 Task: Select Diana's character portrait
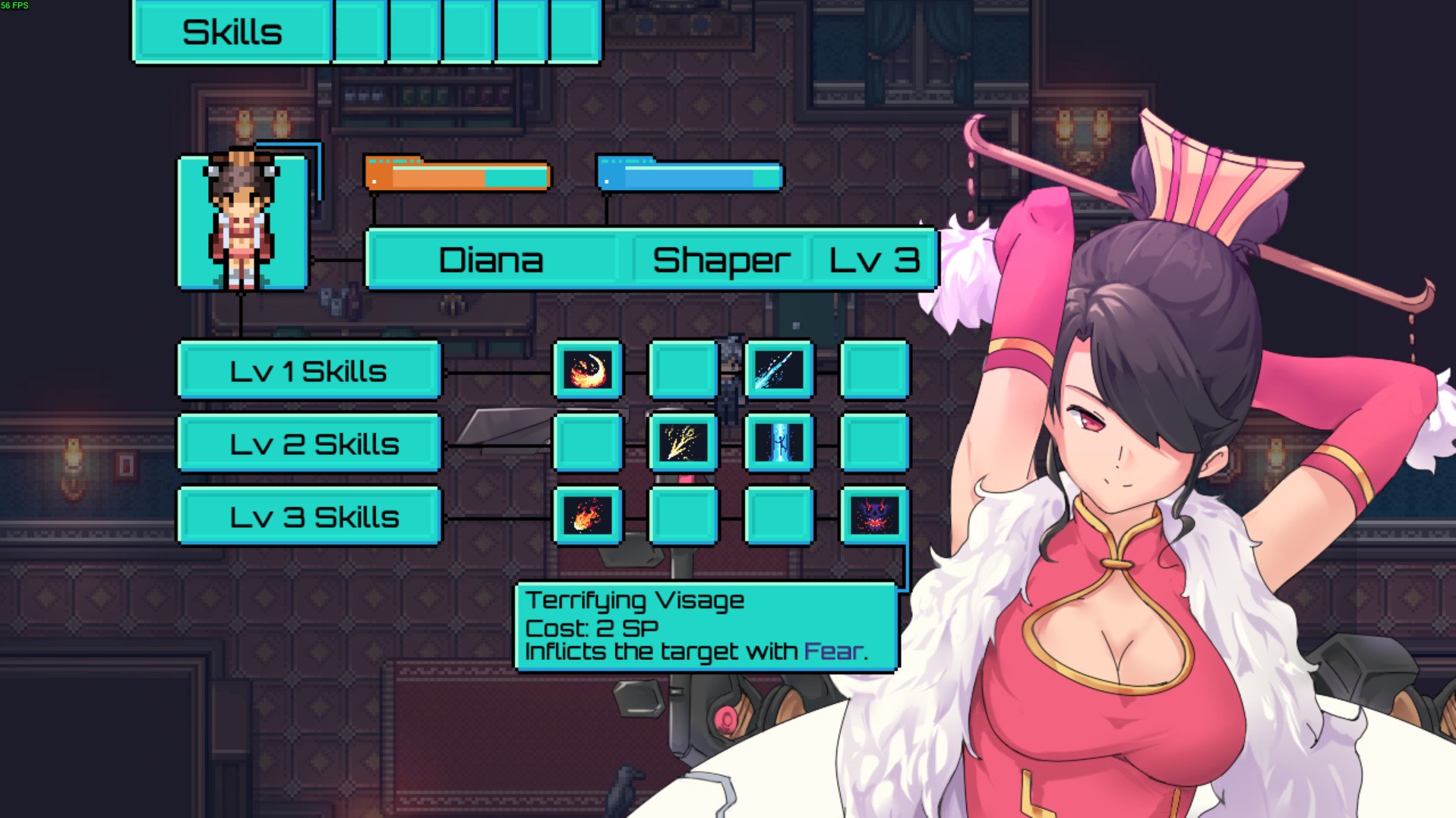[242, 223]
